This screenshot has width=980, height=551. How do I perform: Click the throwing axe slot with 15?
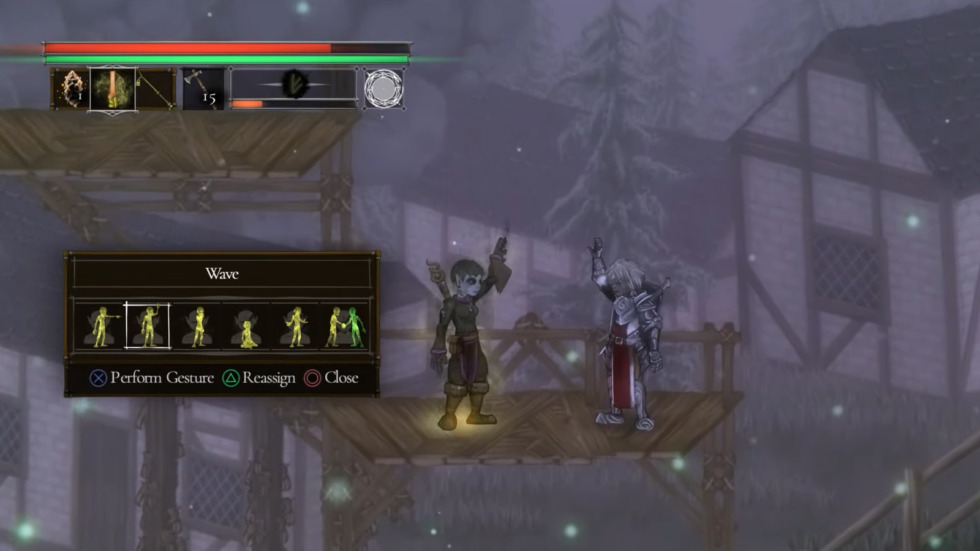point(202,88)
